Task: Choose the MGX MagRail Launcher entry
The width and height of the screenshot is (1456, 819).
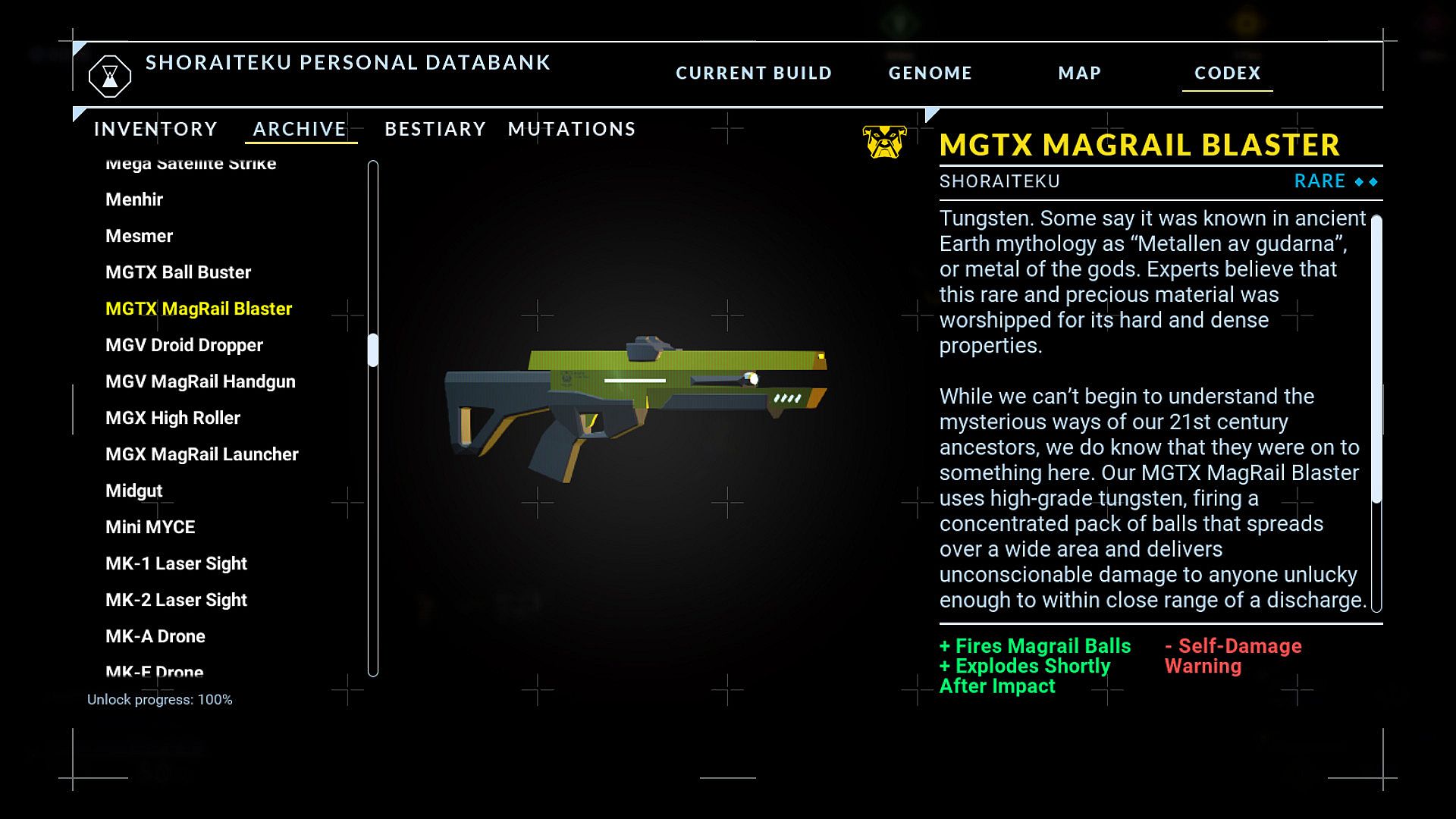Action: 202,454
